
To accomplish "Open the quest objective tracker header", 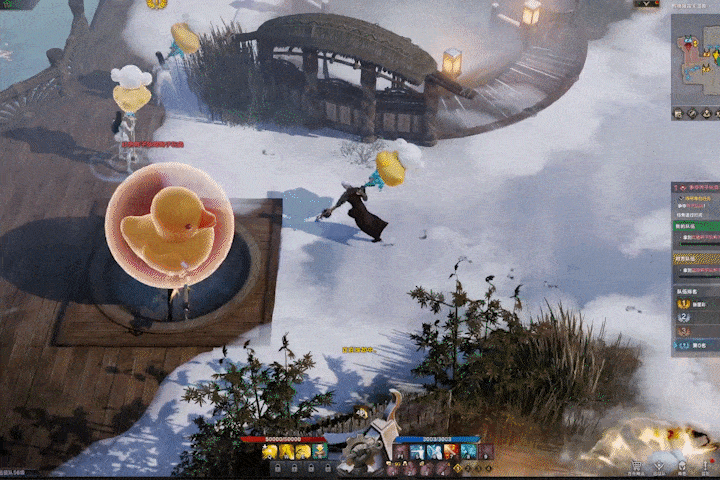I will point(697,187).
